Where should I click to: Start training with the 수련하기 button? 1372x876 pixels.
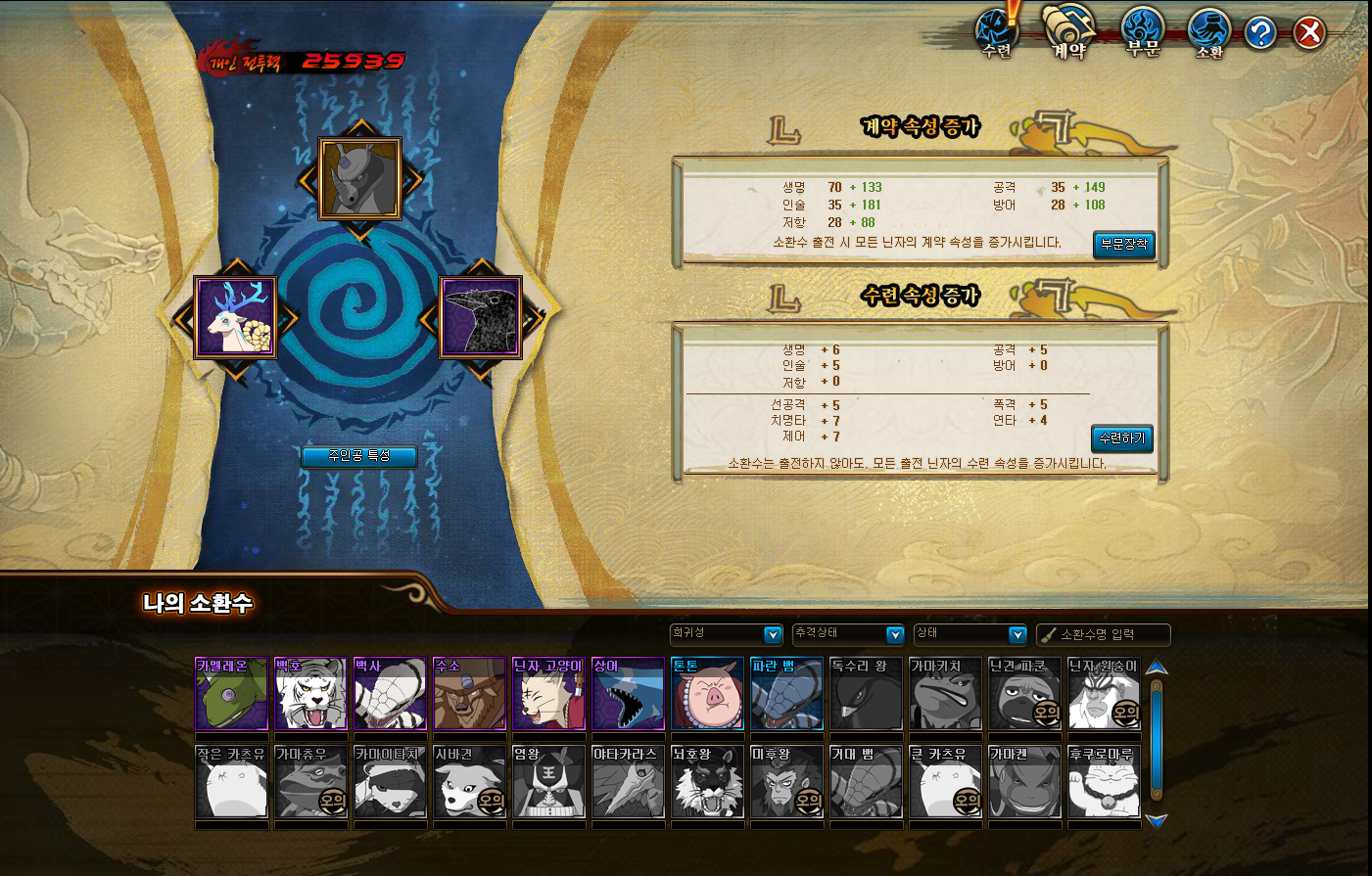pos(1121,438)
